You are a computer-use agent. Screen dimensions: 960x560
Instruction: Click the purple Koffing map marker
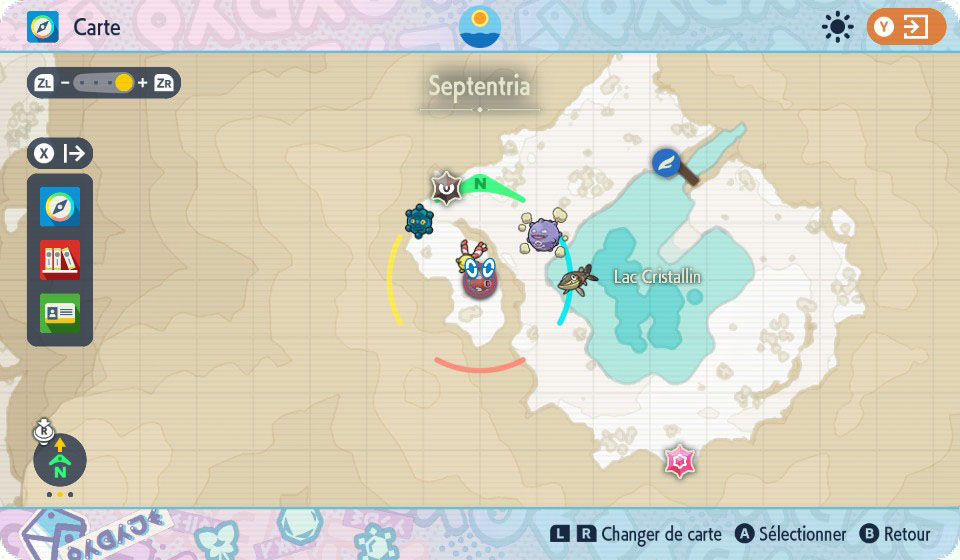tap(545, 234)
